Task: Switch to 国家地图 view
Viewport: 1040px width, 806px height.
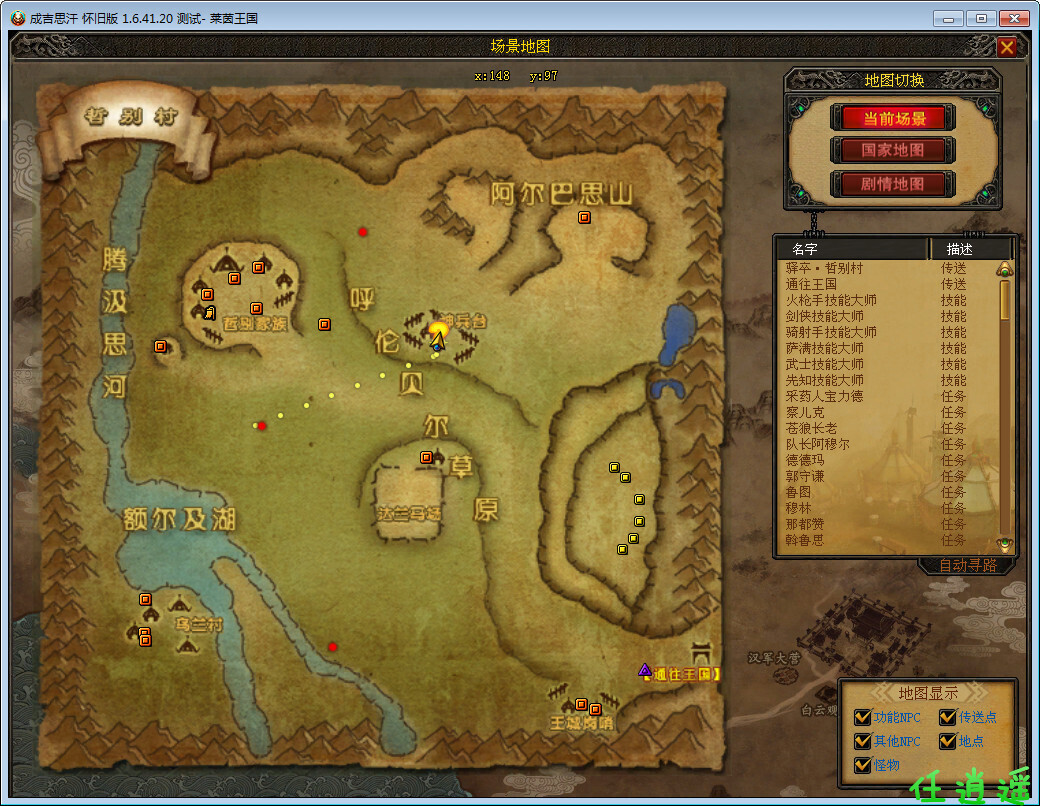Action: tap(893, 151)
